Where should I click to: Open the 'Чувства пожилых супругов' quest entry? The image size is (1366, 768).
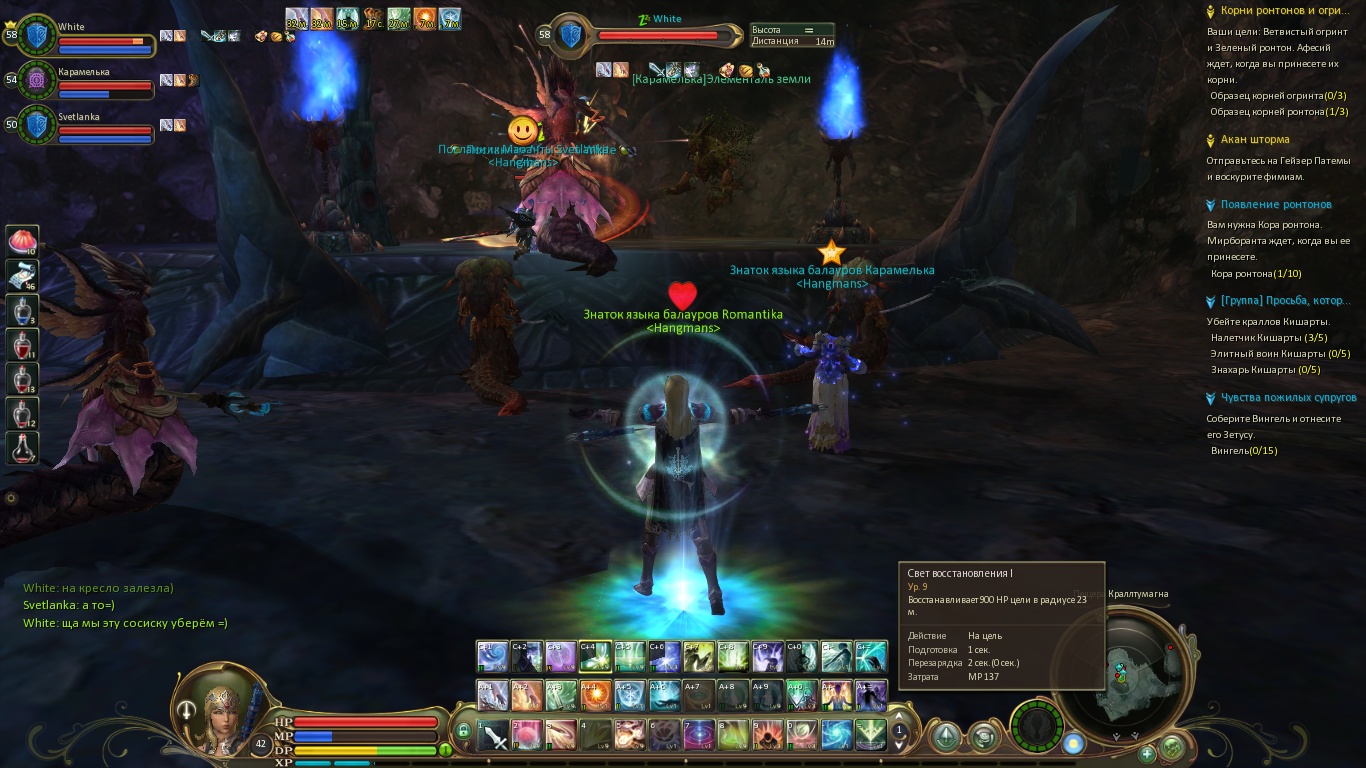1288,398
